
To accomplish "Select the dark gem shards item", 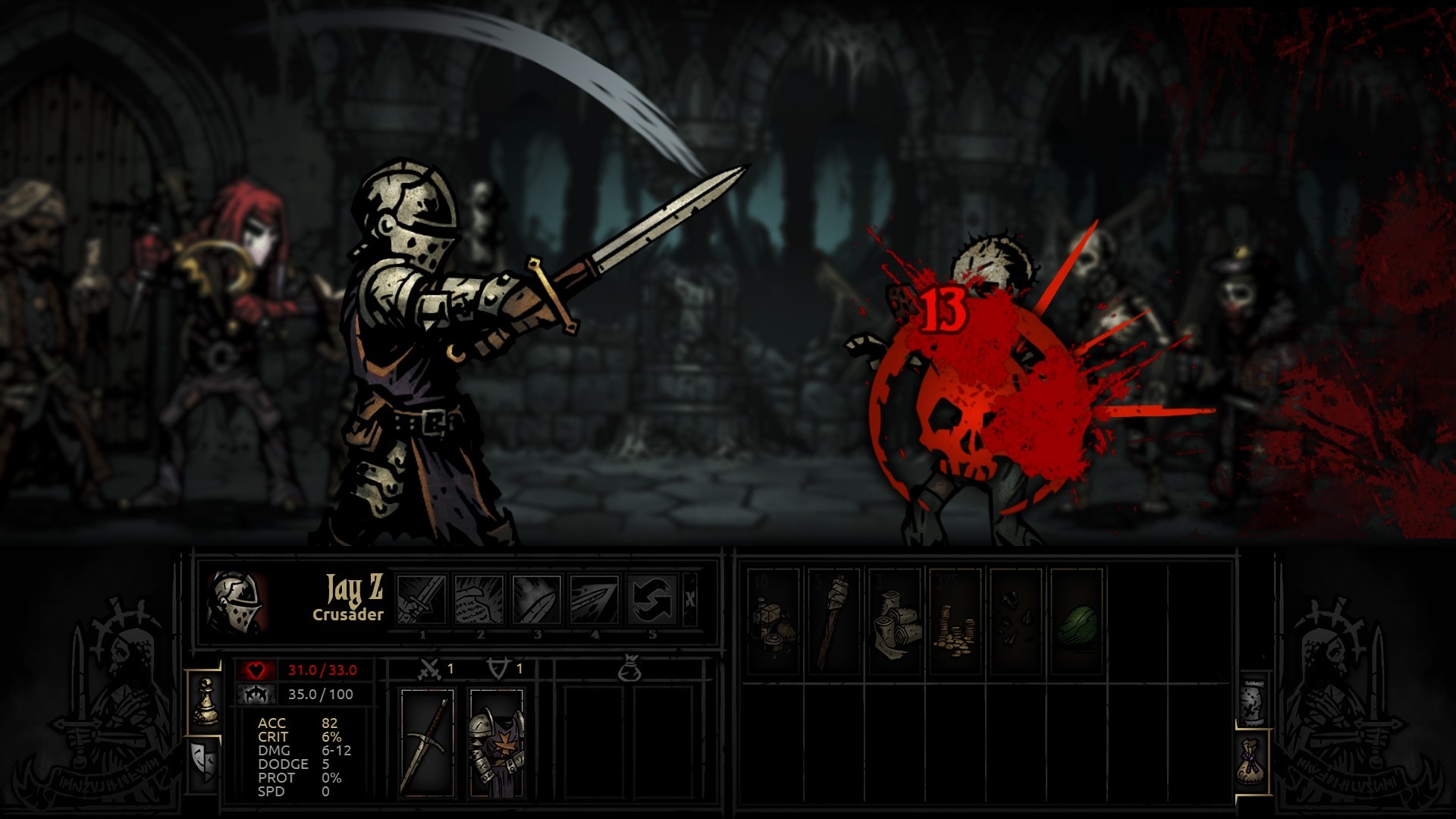I will pos(1015,622).
